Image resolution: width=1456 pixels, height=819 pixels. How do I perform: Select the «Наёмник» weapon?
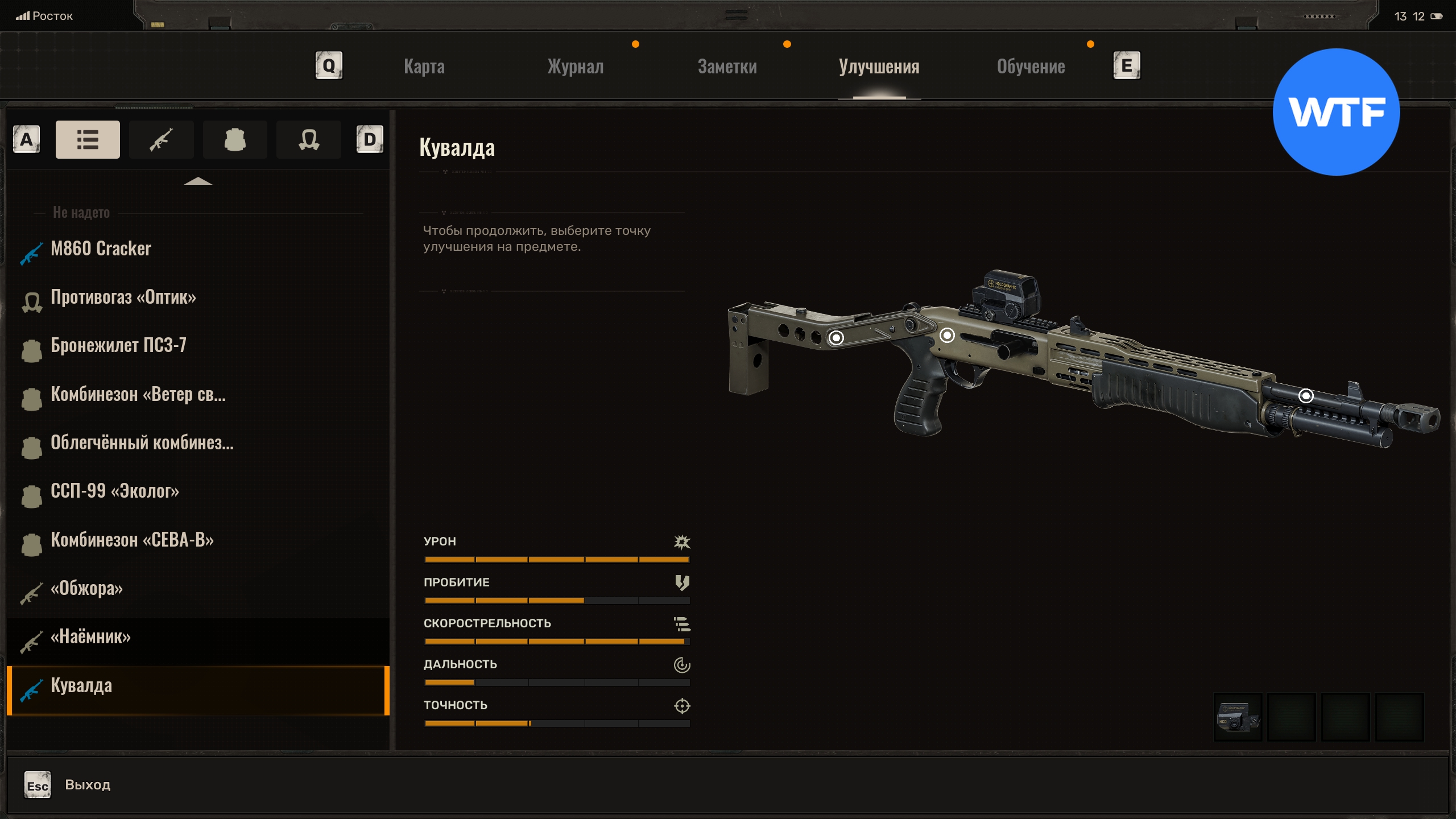point(90,636)
